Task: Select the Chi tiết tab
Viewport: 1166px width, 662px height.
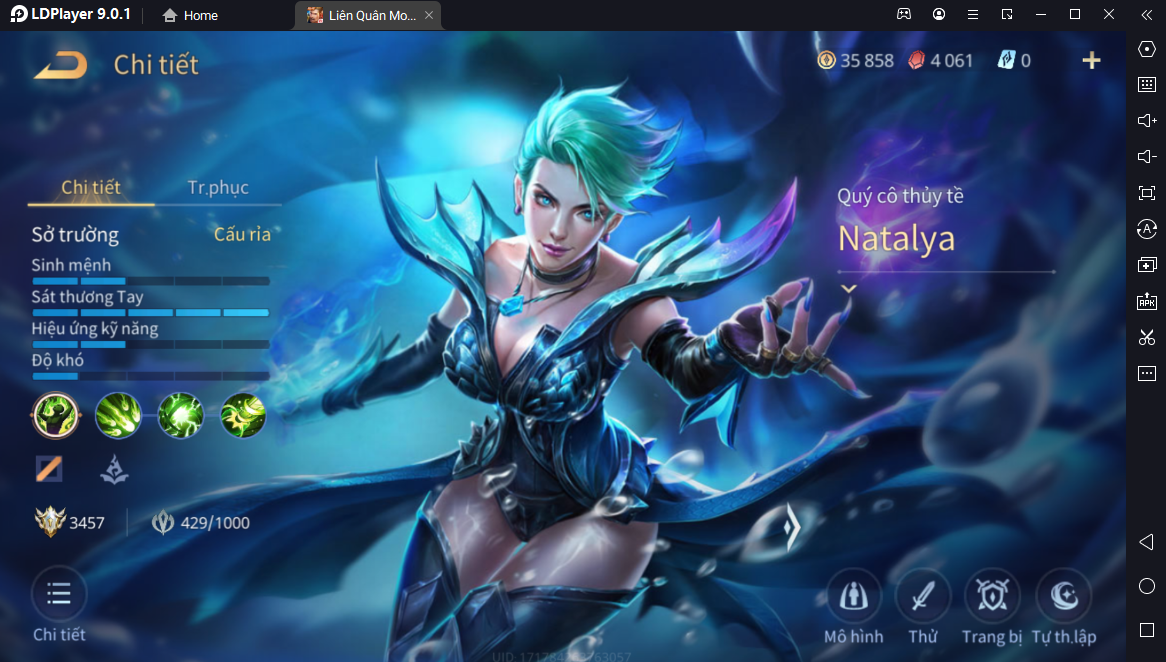Action: [91, 188]
